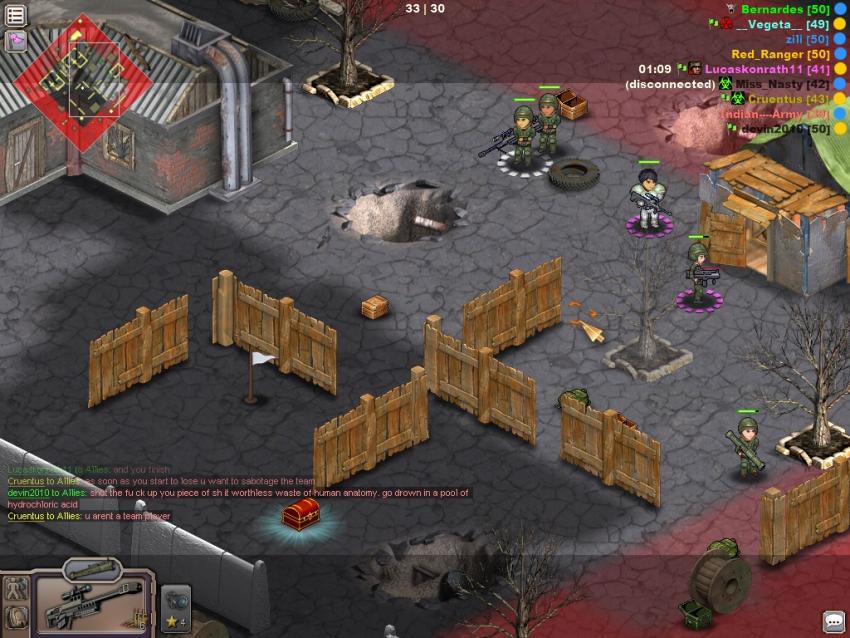Click devin2010's entry in the player list

(x=771, y=129)
